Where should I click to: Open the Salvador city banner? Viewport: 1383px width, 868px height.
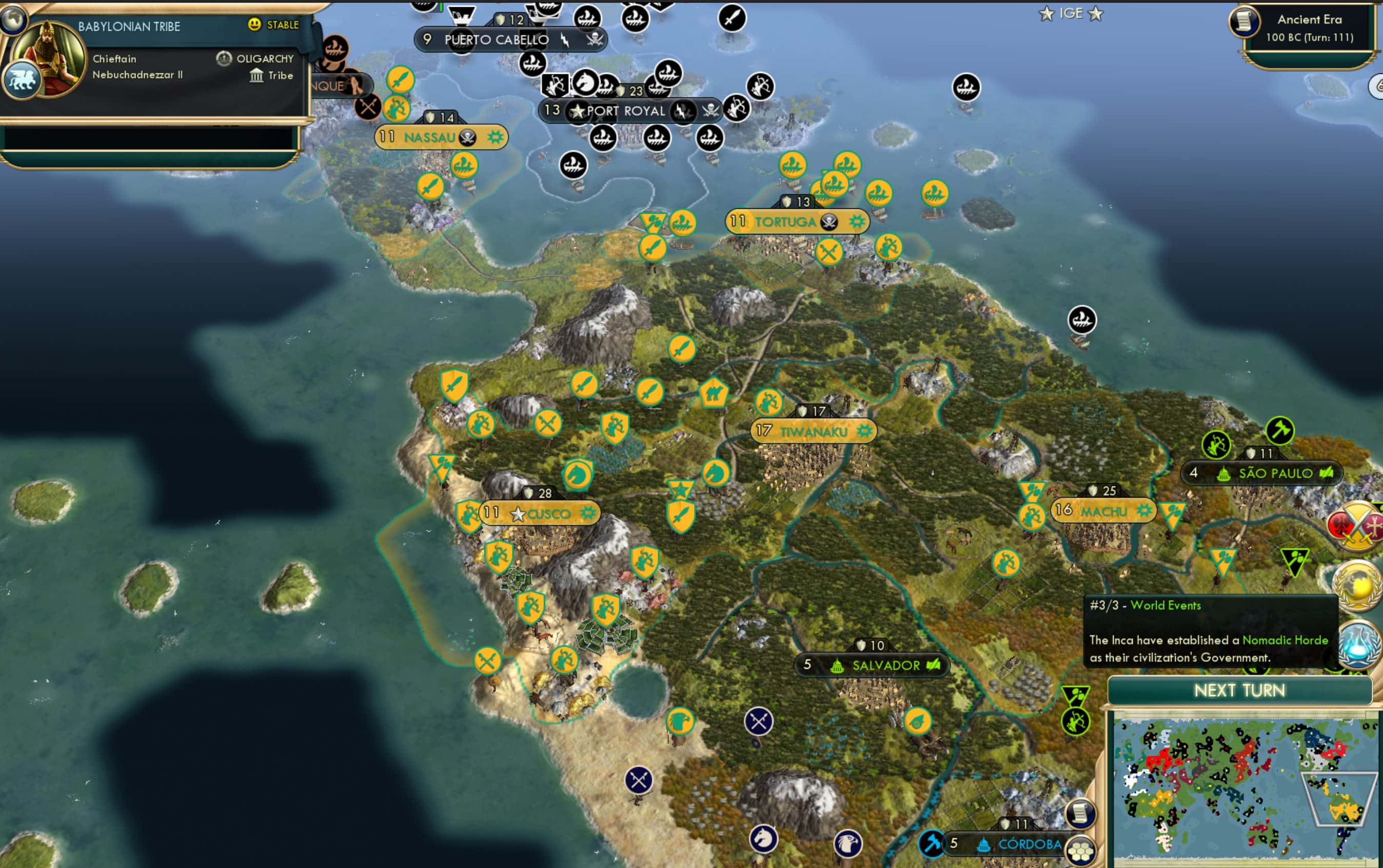885,665
